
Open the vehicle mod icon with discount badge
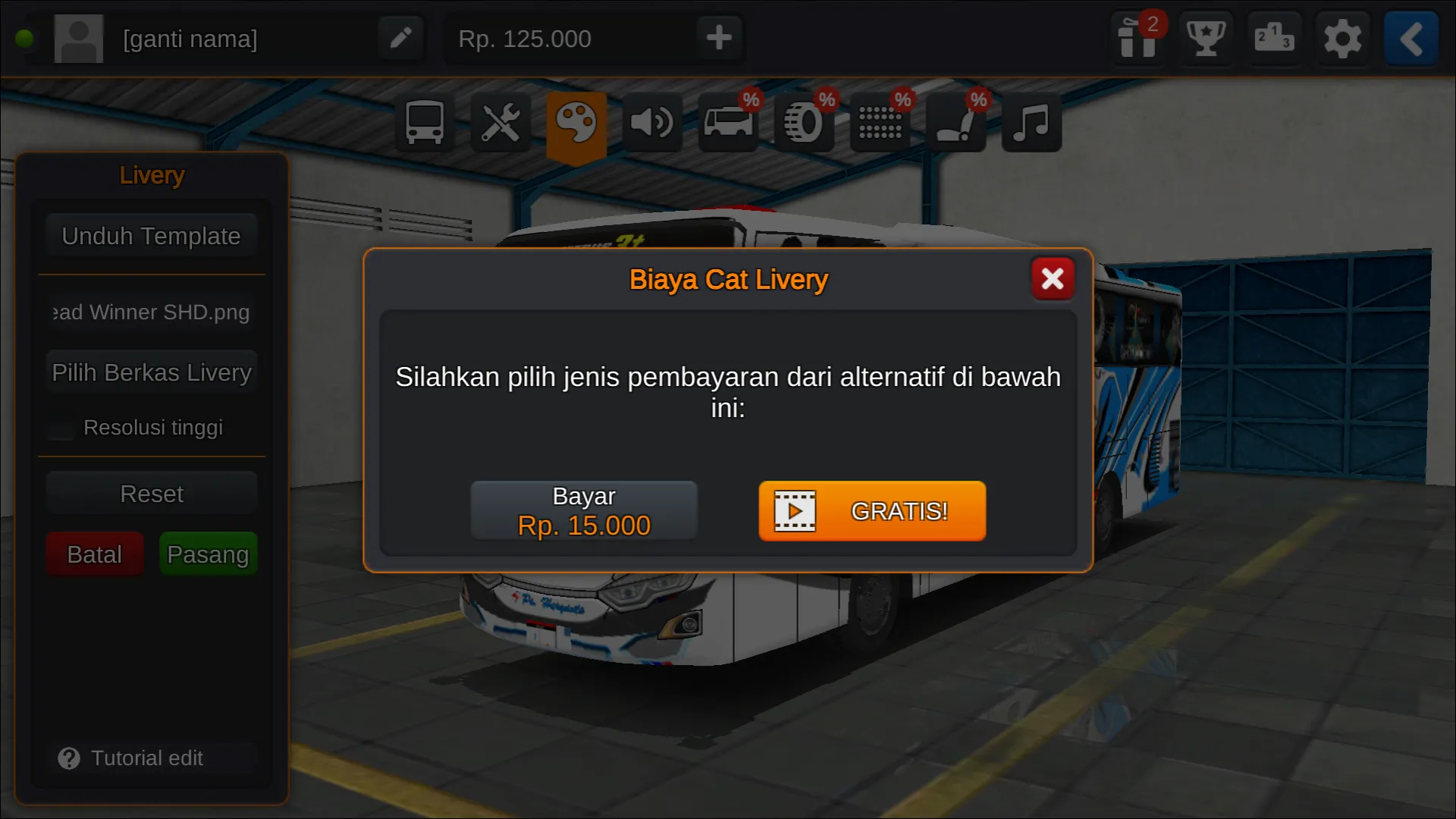(728, 122)
